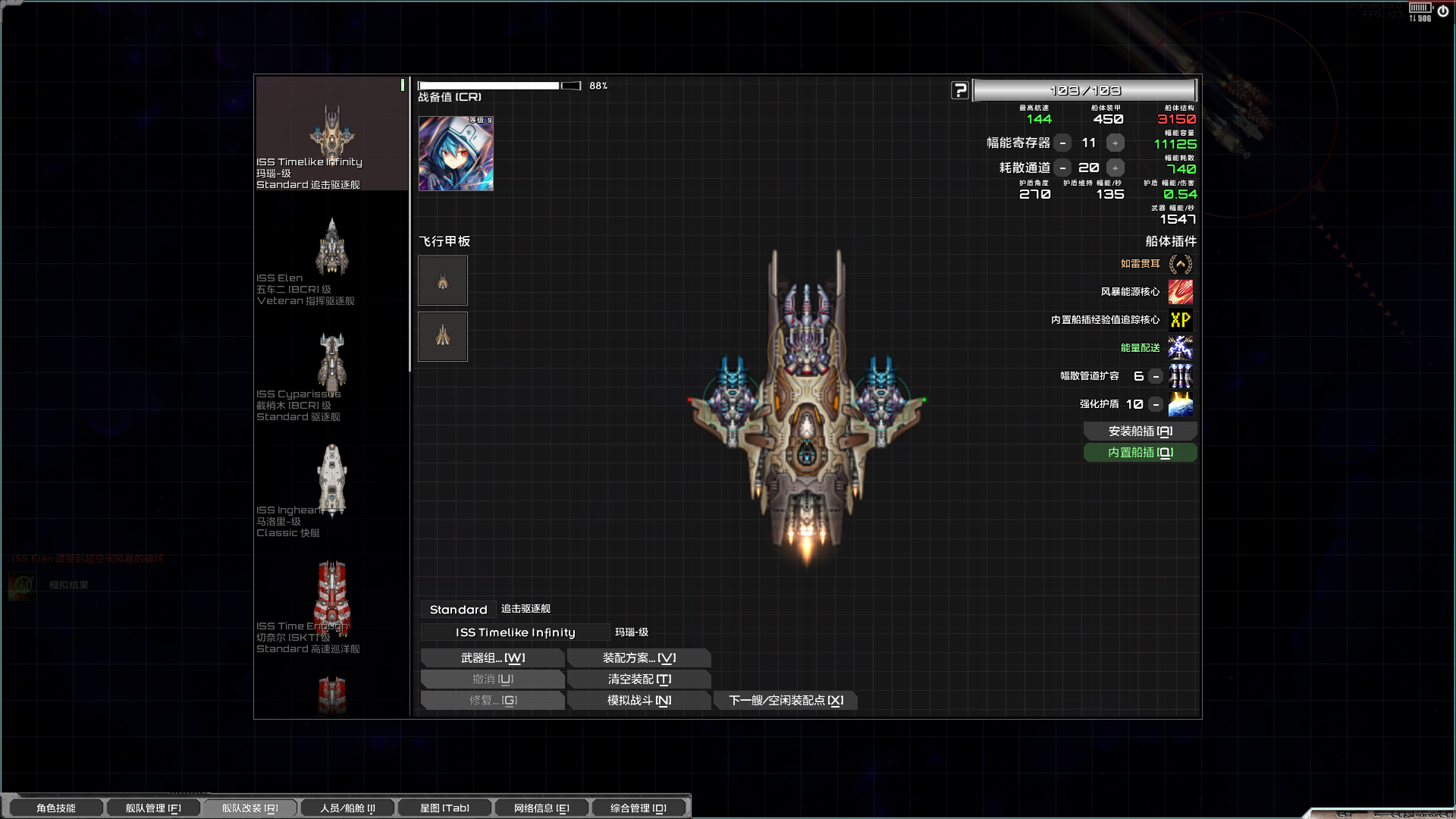Select the XP 经验值追踪核心 hullmod icon
Viewport: 1456px width, 819px height.
click(x=1181, y=320)
